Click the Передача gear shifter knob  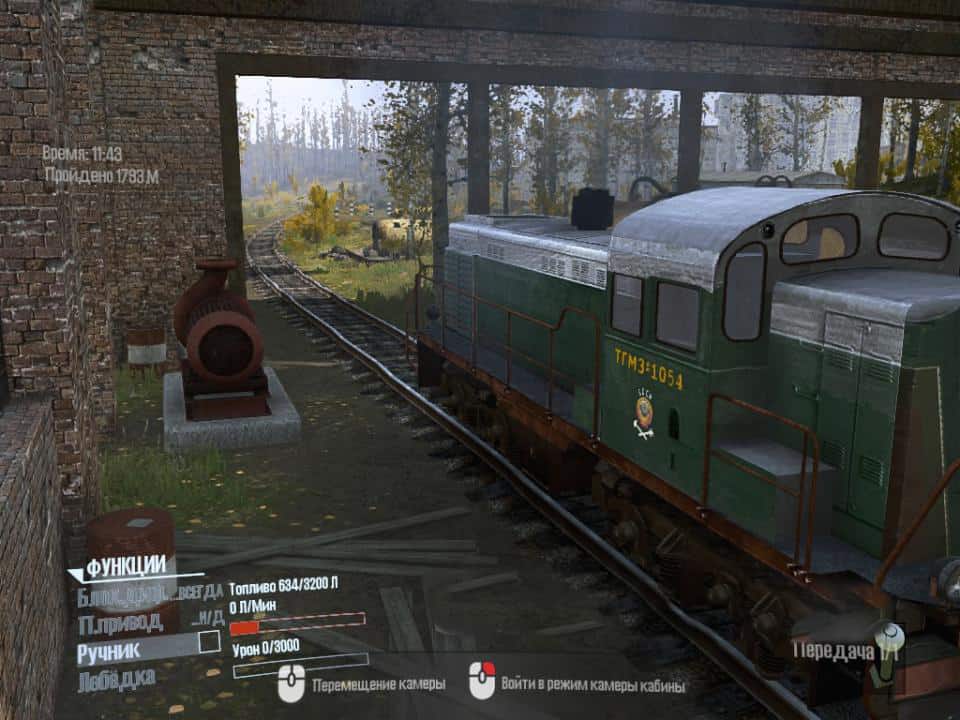pos(885,638)
